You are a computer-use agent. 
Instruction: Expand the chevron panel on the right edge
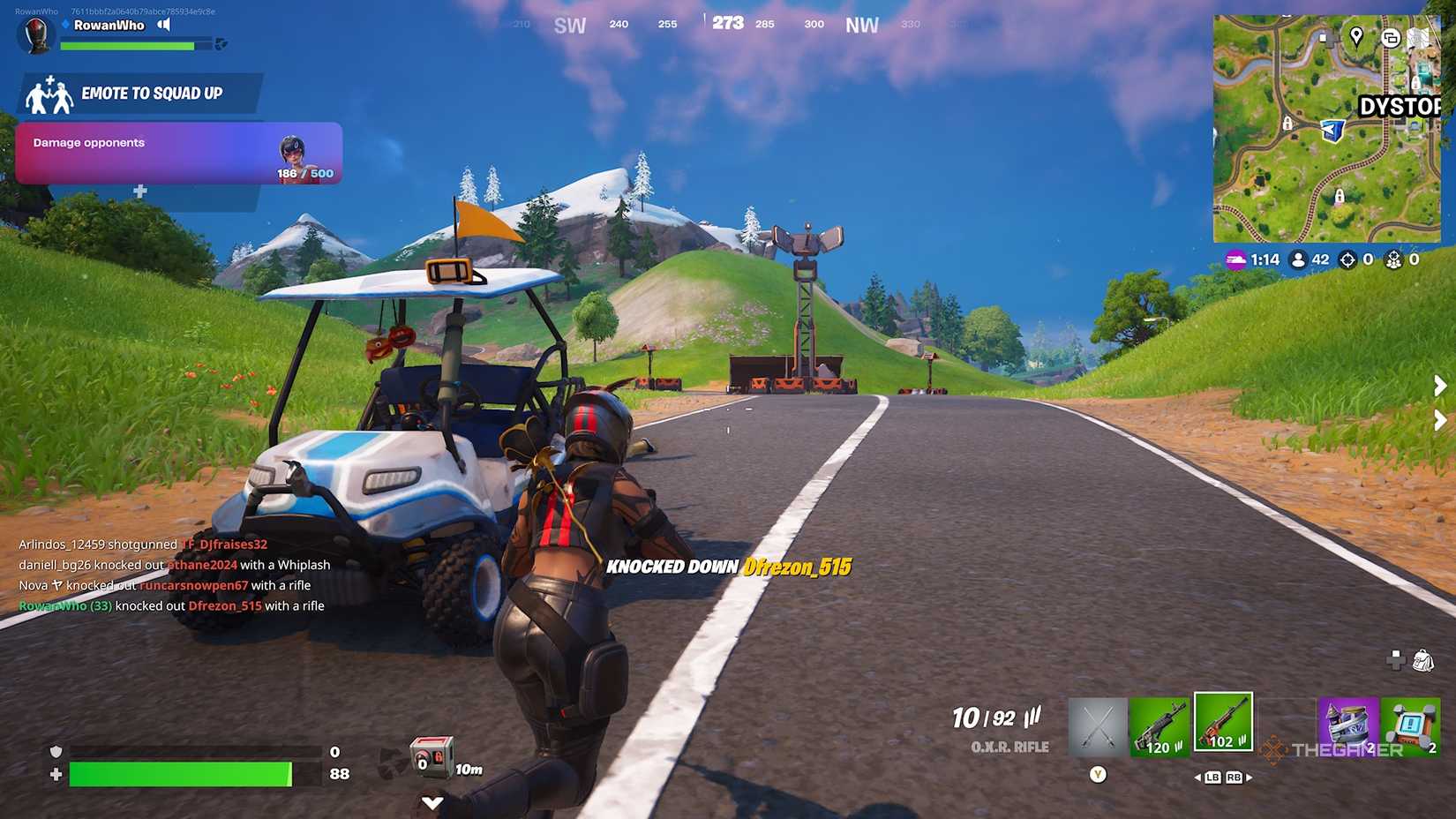point(1437,385)
